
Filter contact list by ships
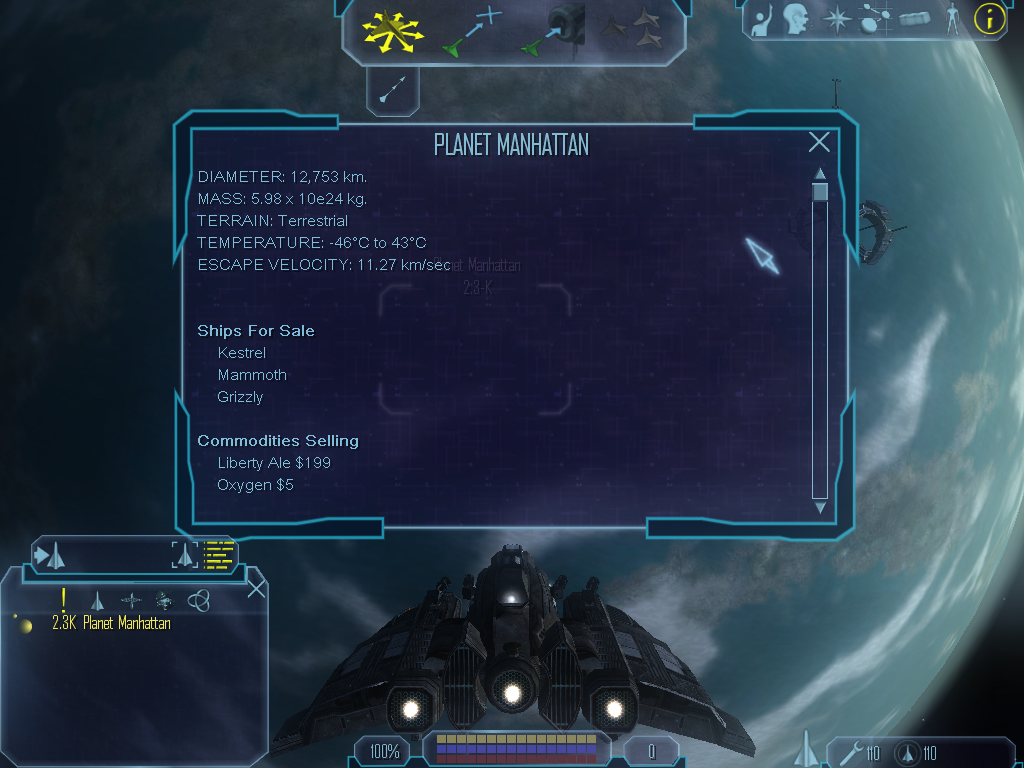point(97,600)
